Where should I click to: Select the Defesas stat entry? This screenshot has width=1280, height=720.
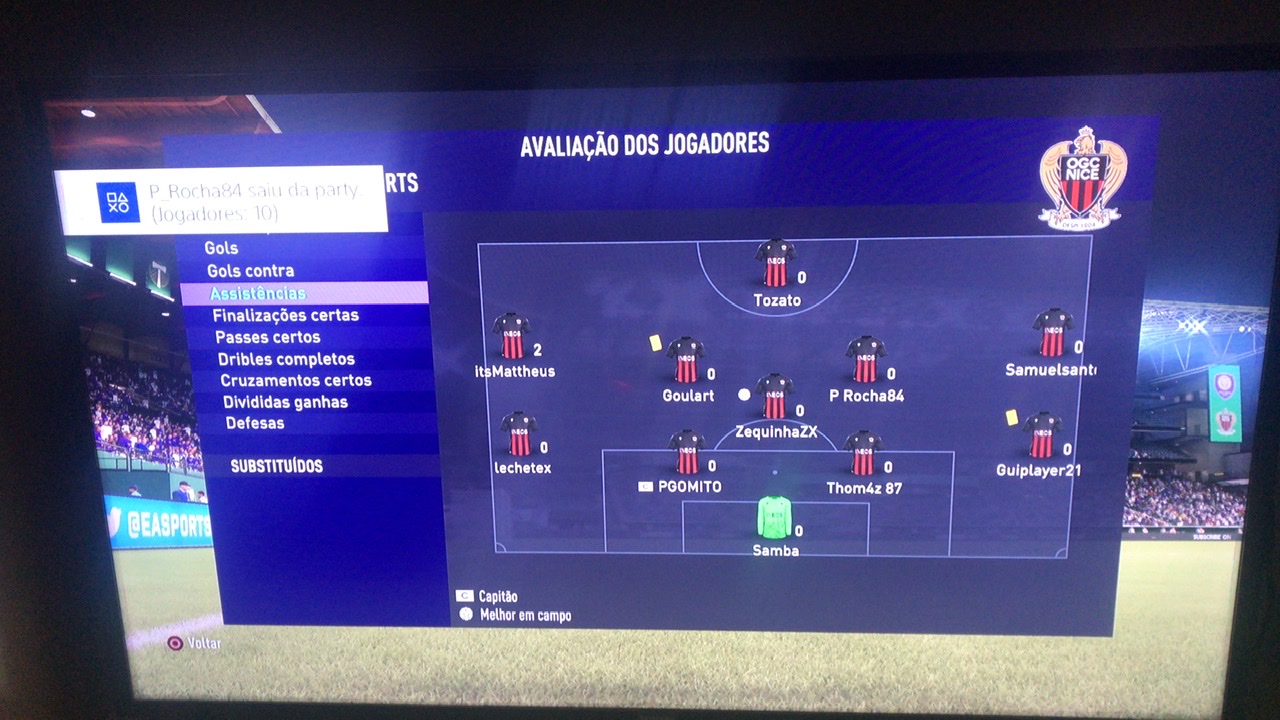[255, 423]
